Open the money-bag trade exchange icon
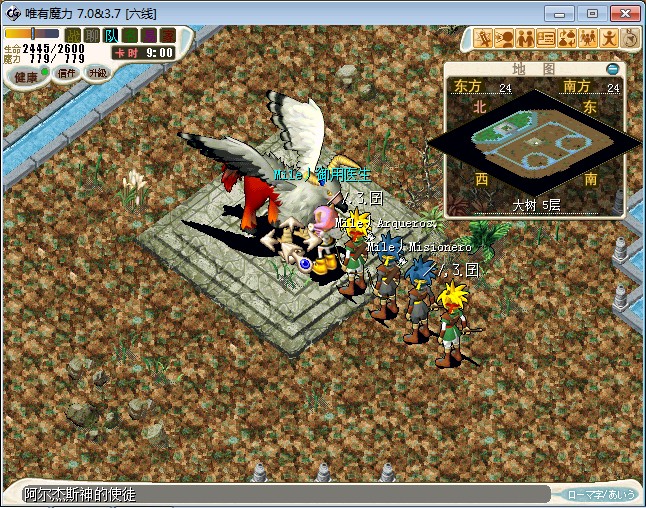The width and height of the screenshot is (646, 508). click(568, 38)
